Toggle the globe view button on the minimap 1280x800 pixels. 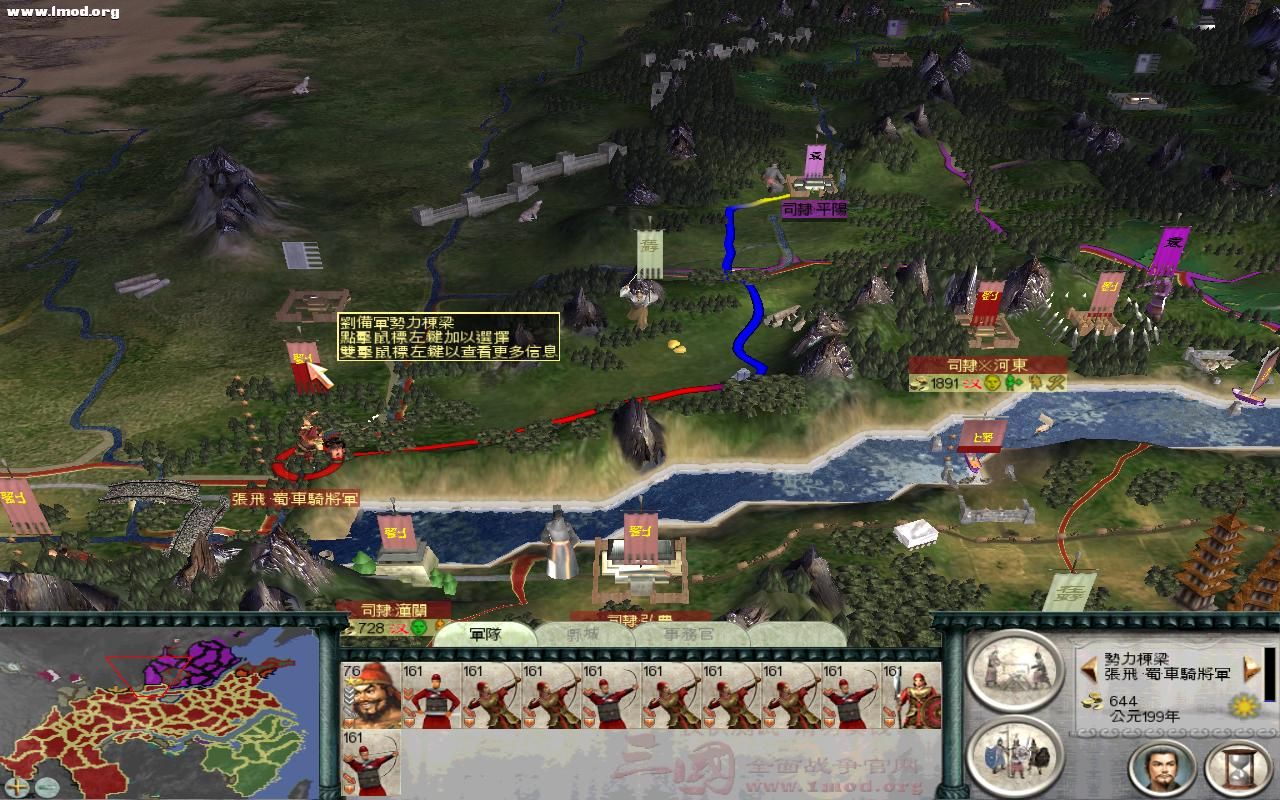point(47,786)
